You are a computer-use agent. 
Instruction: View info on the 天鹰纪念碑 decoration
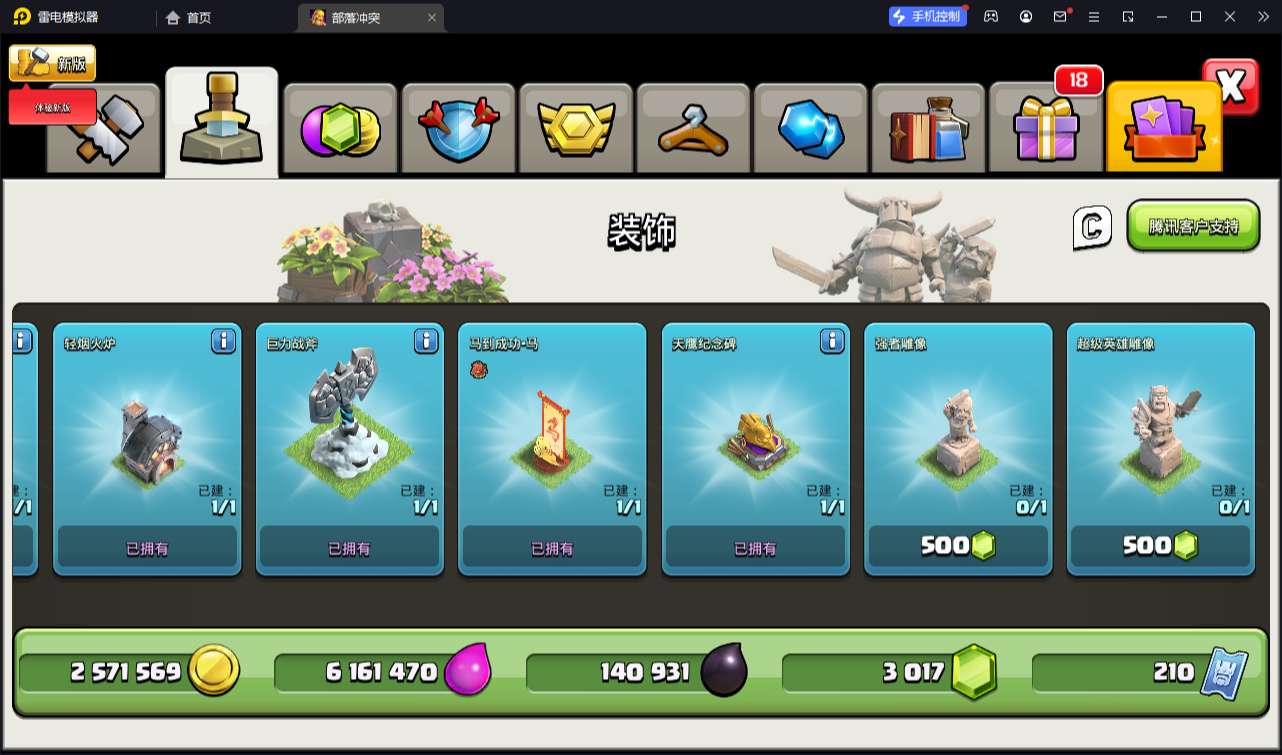[x=832, y=342]
